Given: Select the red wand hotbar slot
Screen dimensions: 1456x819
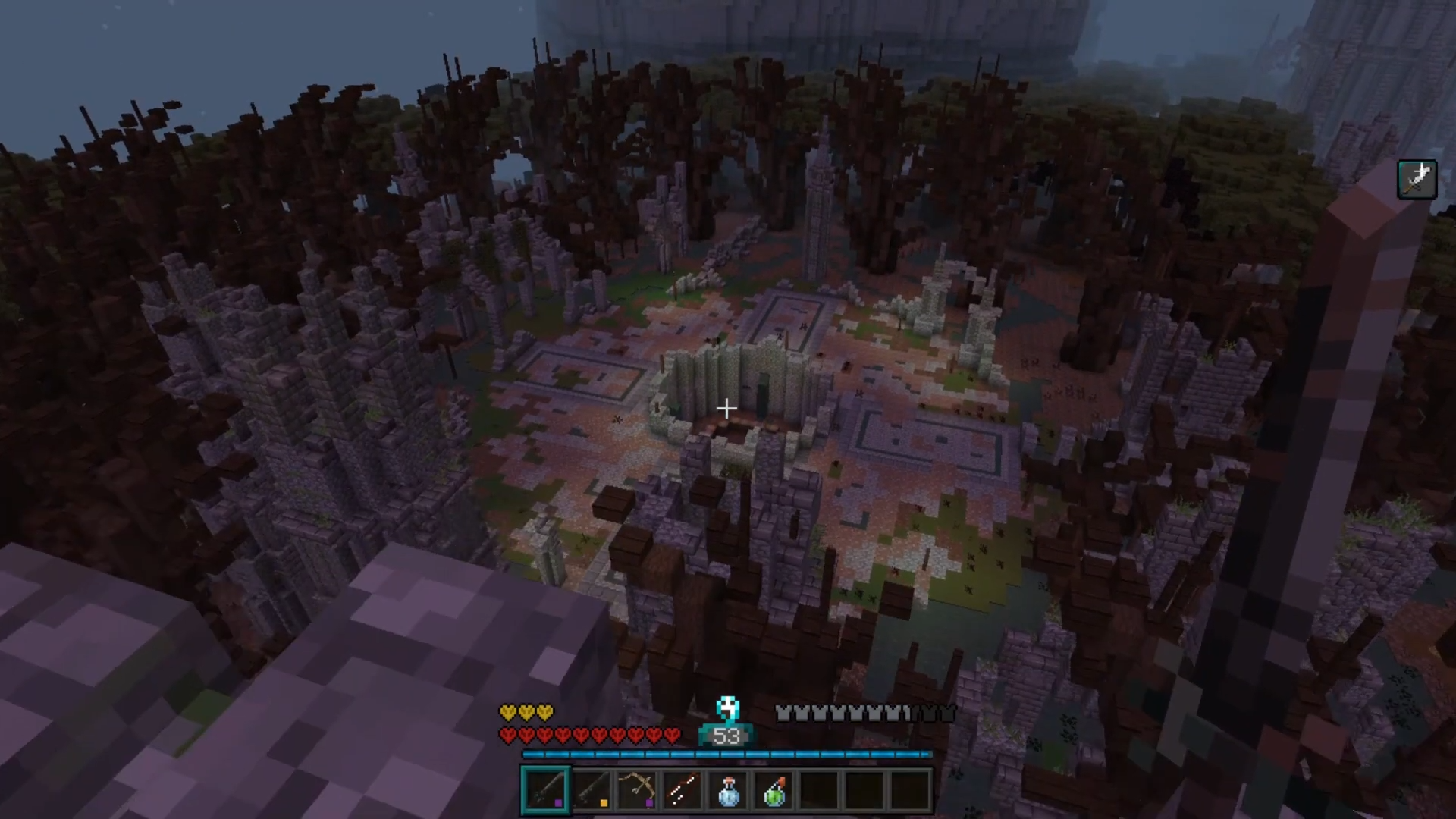Looking at the screenshot, I should (682, 790).
